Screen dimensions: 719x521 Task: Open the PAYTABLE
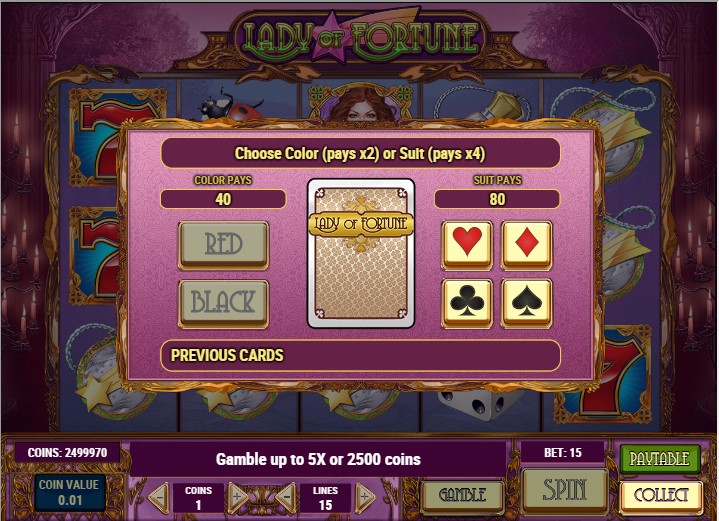(x=661, y=459)
